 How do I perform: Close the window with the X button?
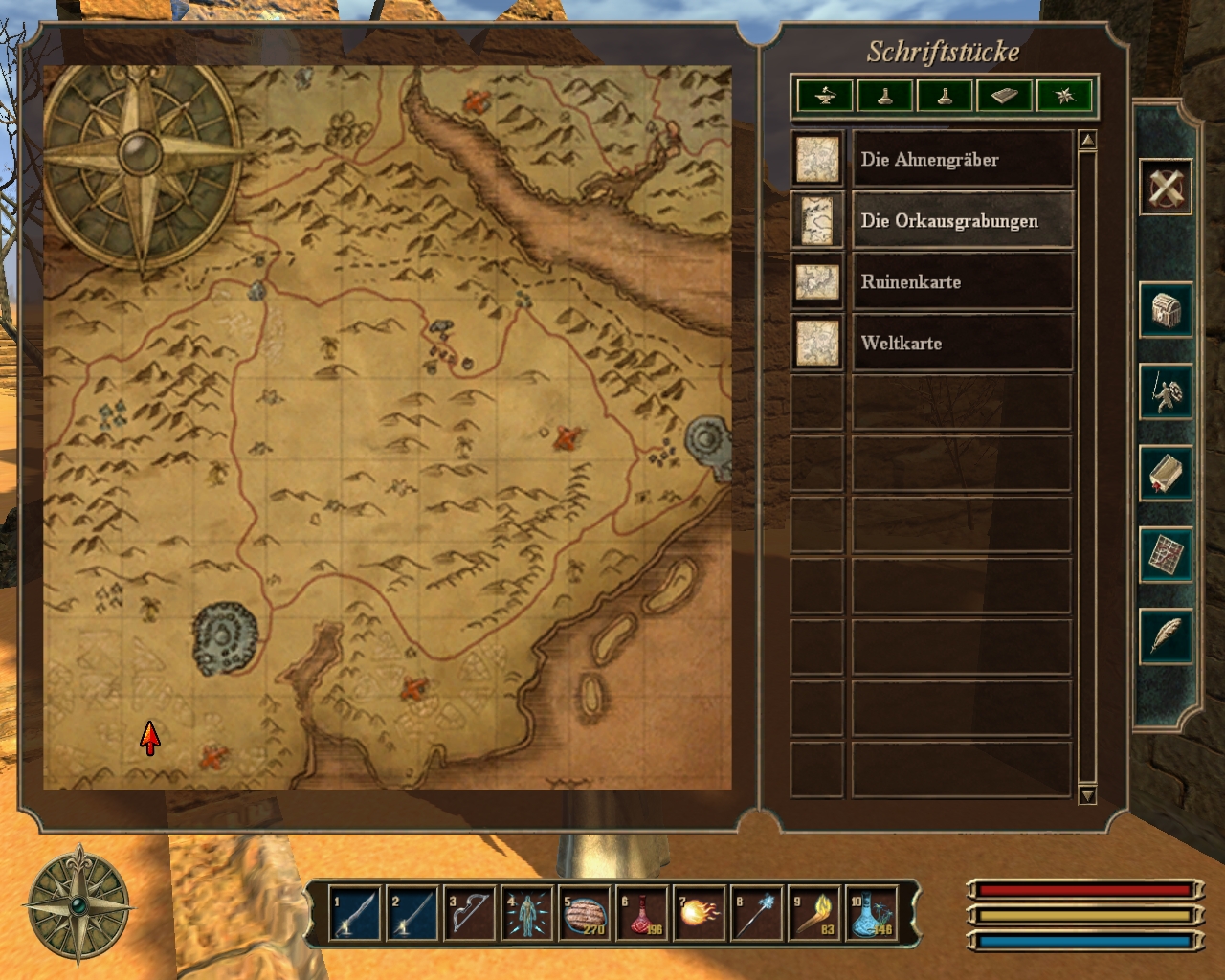(x=1166, y=186)
